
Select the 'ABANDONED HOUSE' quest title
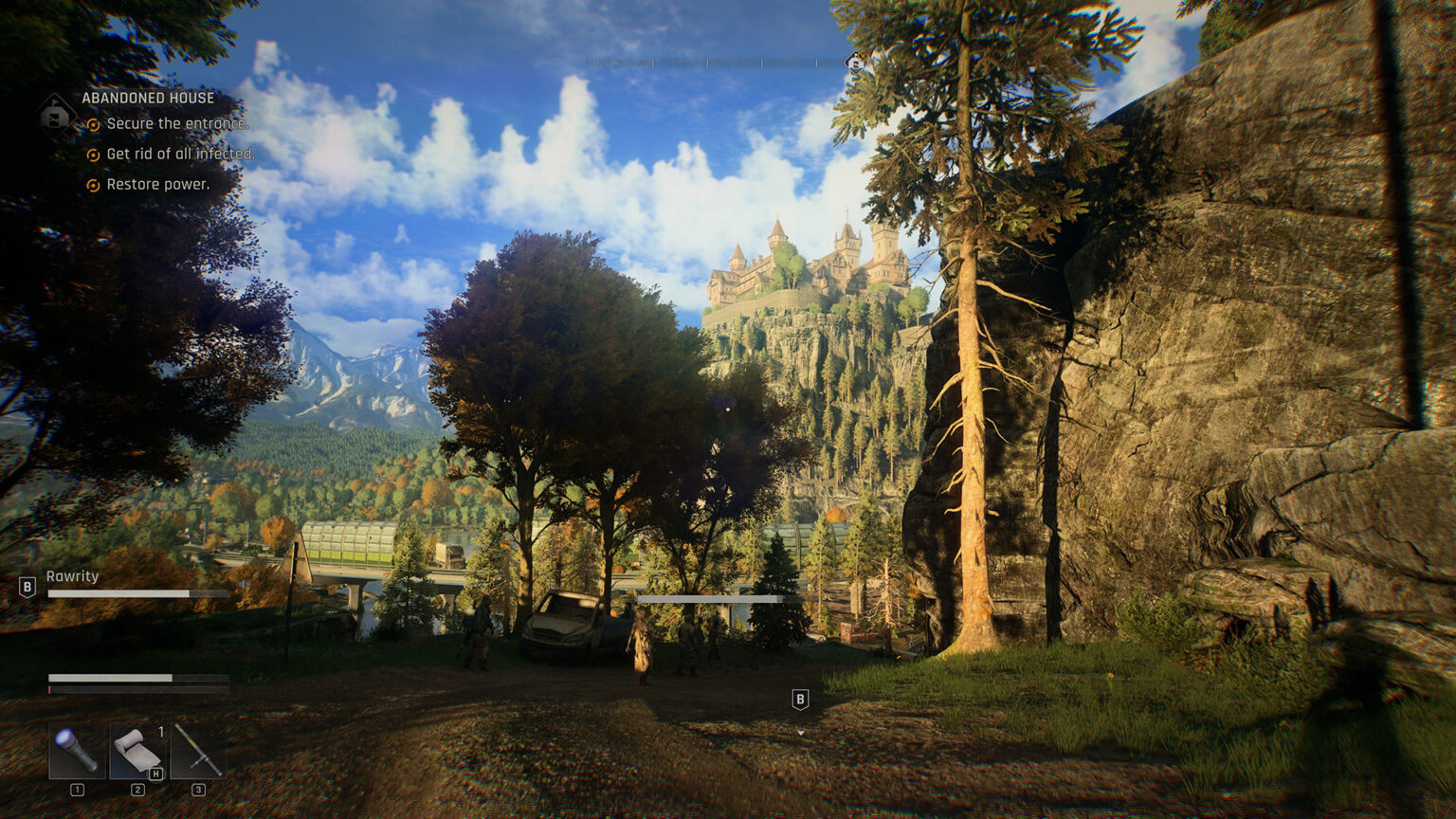pos(148,97)
